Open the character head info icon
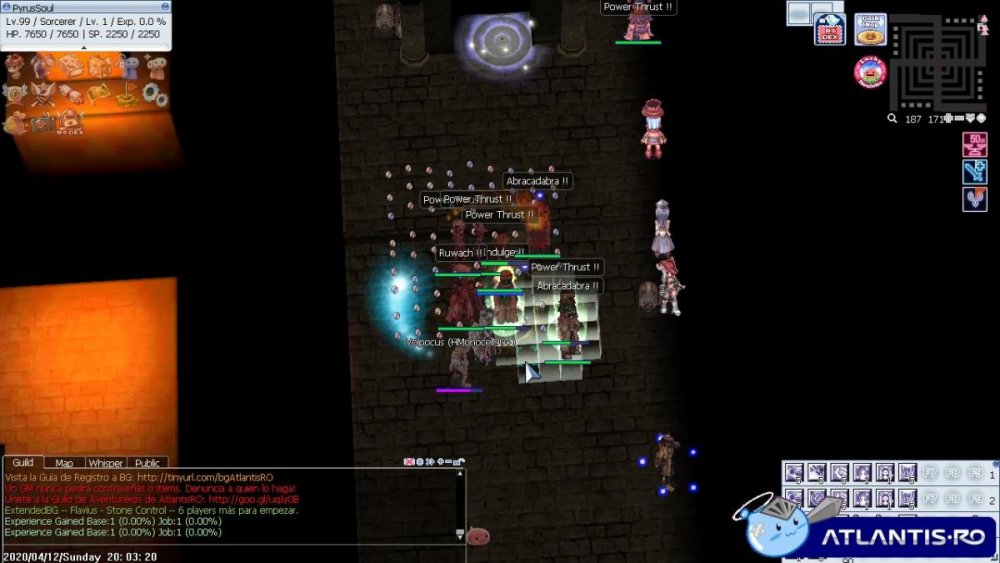The image size is (1000, 563). 15,66
